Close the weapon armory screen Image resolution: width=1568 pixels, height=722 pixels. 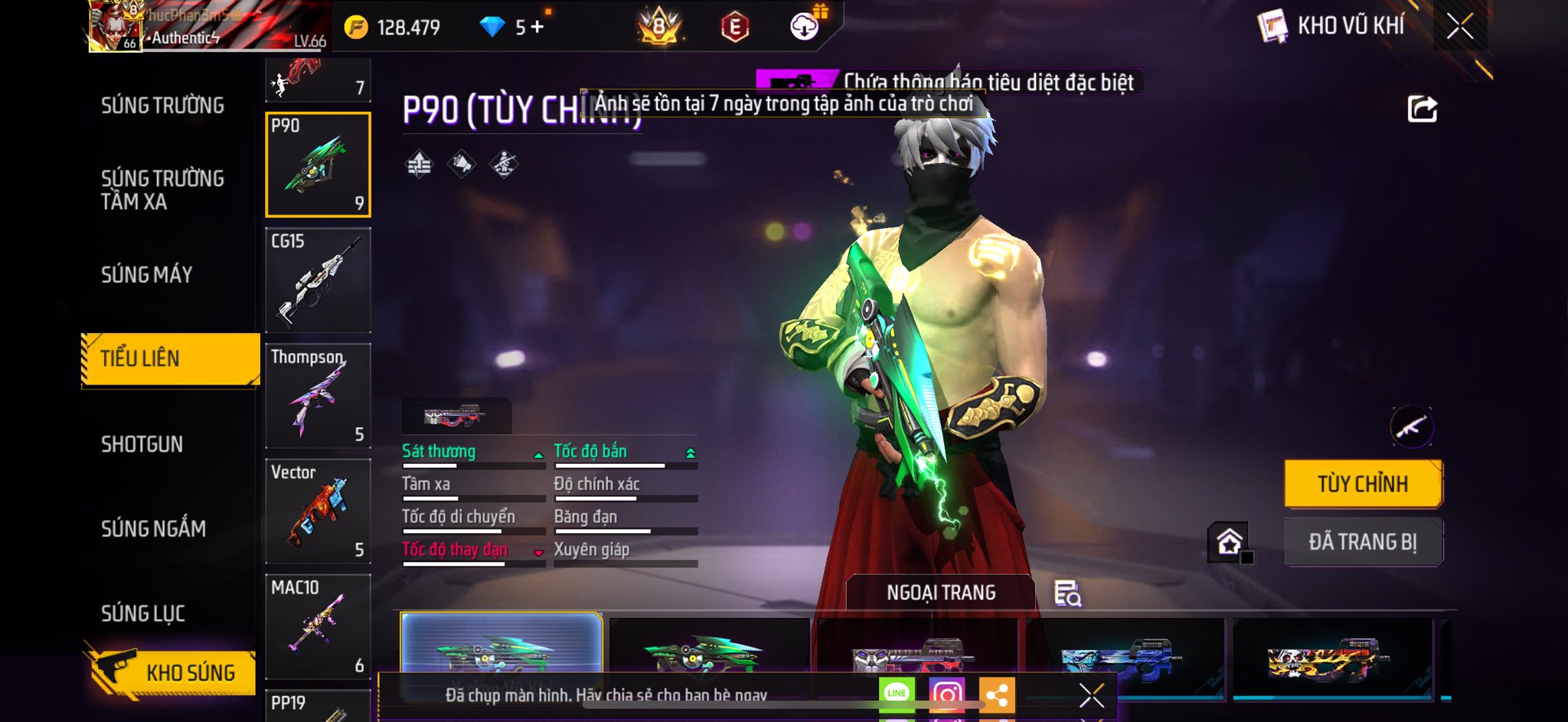pyautogui.click(x=1460, y=27)
